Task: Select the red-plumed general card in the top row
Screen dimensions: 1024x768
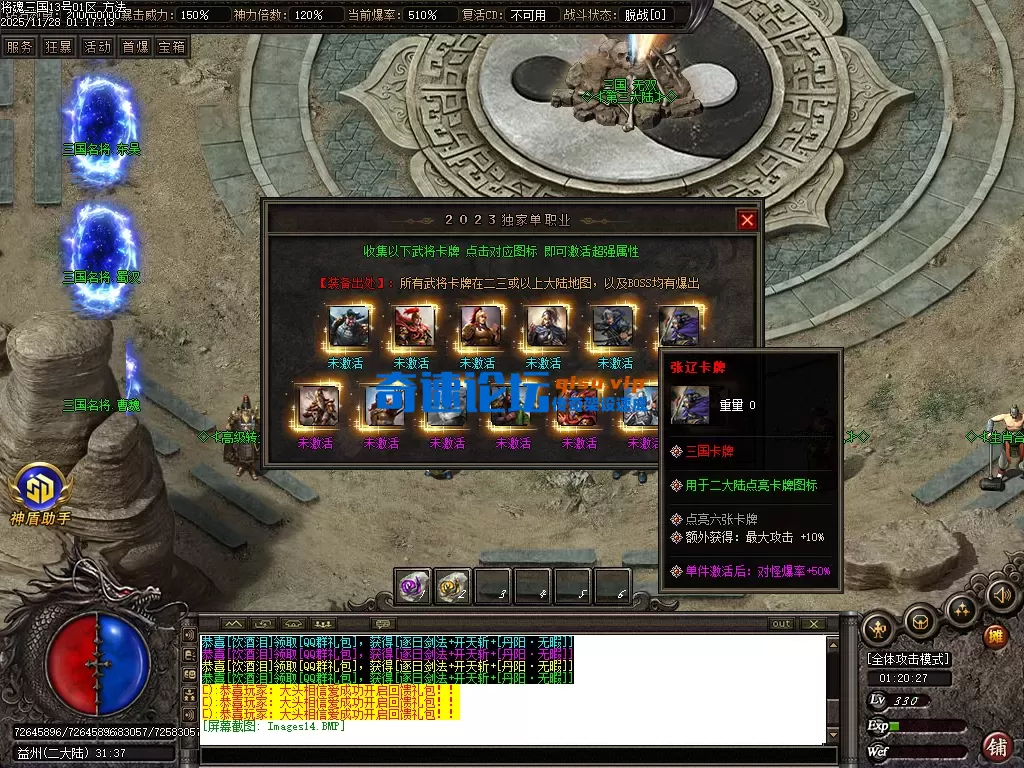Action: [414, 327]
